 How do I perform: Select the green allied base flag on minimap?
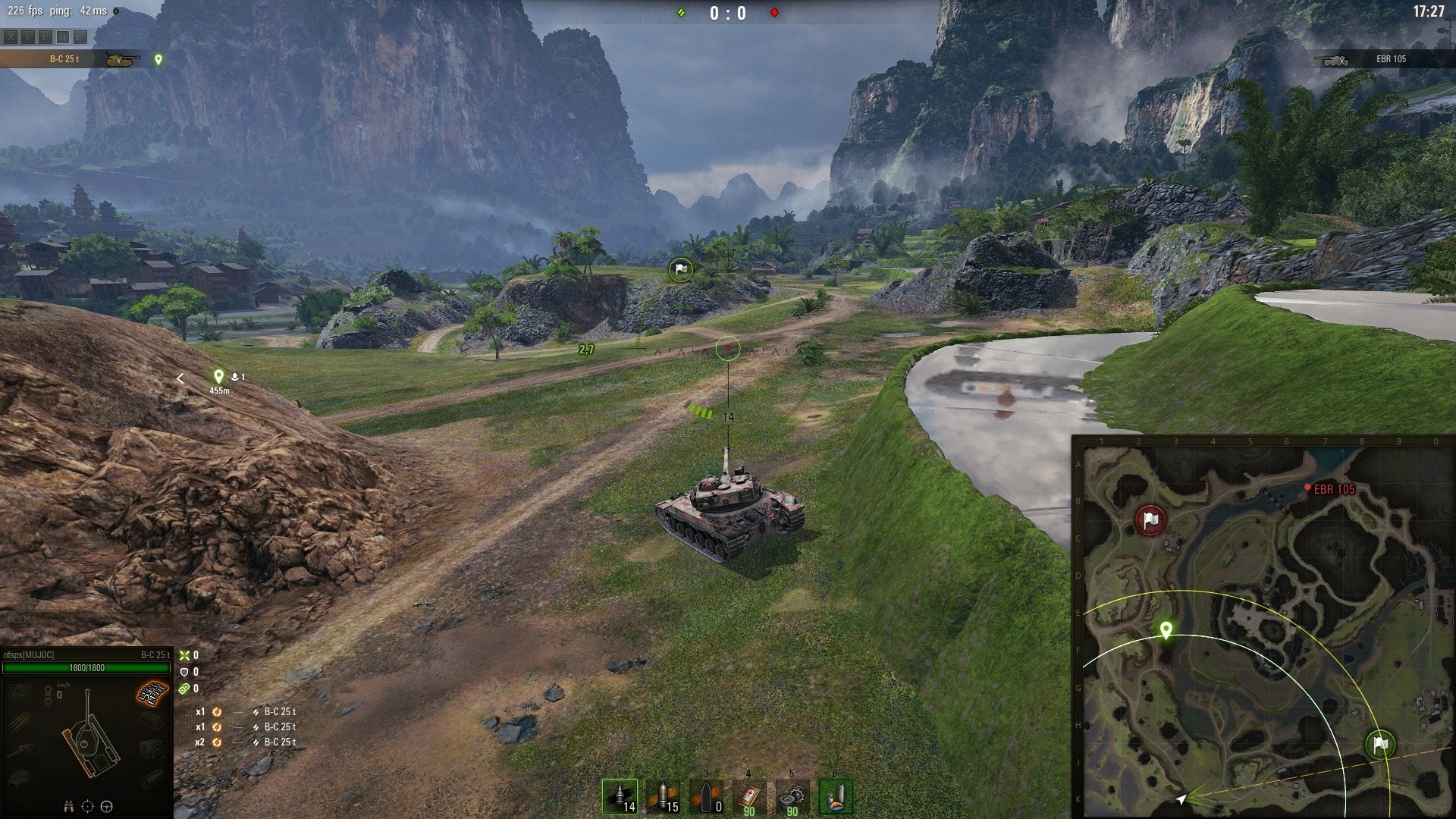pyautogui.click(x=1379, y=745)
